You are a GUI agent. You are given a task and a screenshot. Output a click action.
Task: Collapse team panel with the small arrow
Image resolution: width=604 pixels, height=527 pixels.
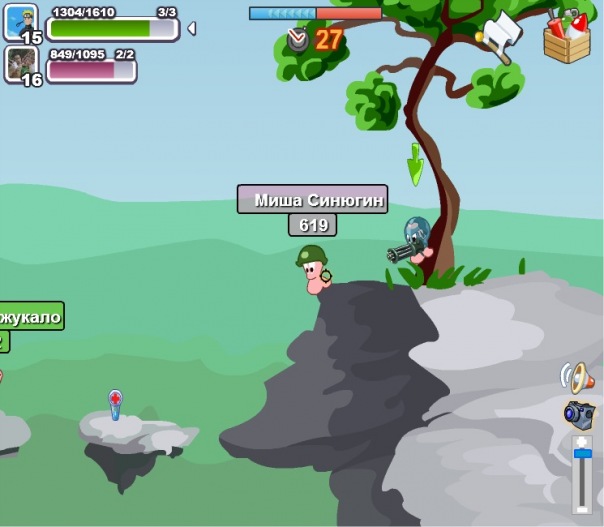click(x=191, y=29)
